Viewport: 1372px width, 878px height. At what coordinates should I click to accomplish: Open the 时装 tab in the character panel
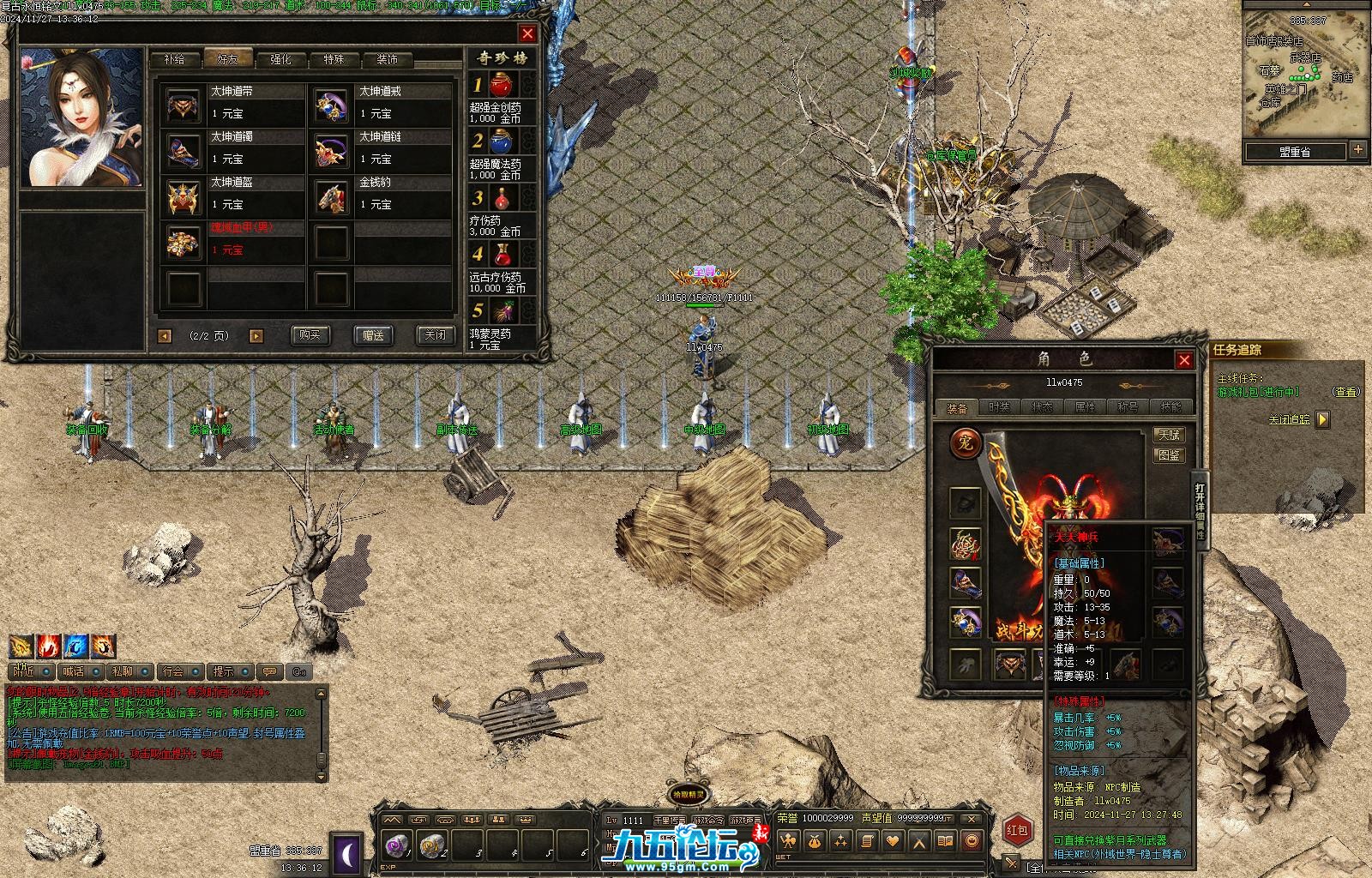coord(1000,408)
